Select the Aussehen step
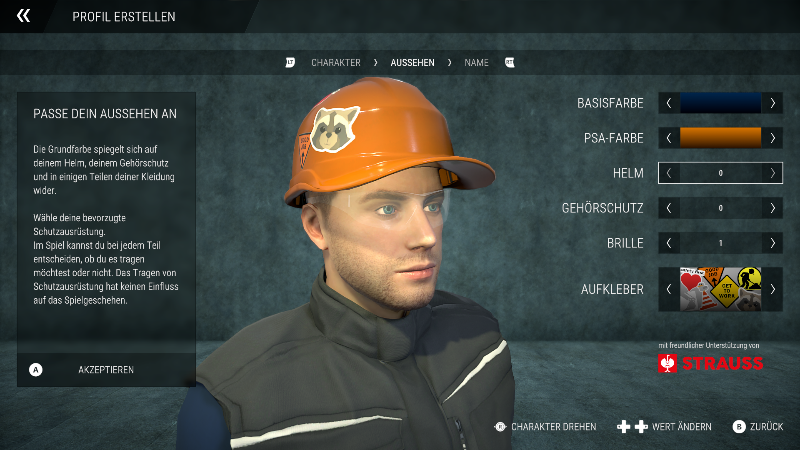This screenshot has width=800, height=450. [412, 62]
